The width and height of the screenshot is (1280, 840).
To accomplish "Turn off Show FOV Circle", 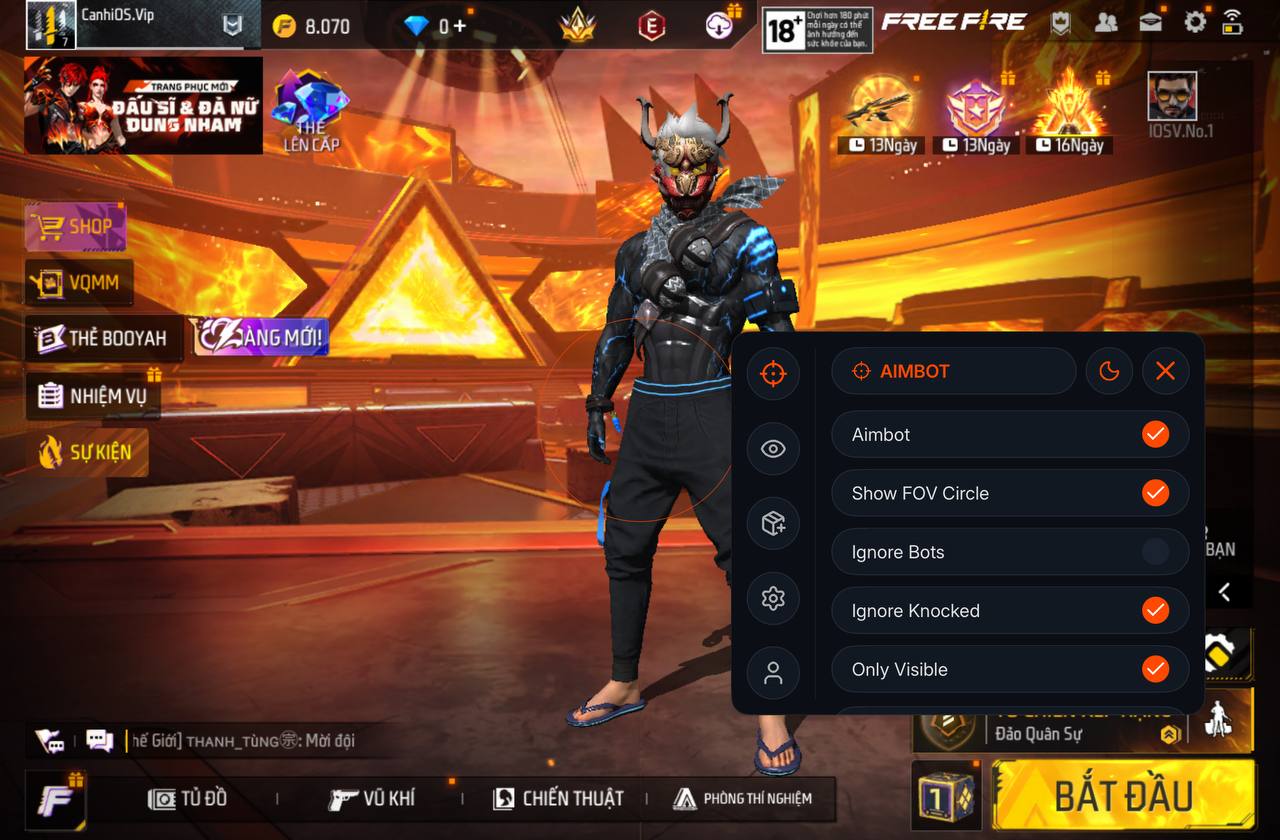I will [x=1157, y=493].
